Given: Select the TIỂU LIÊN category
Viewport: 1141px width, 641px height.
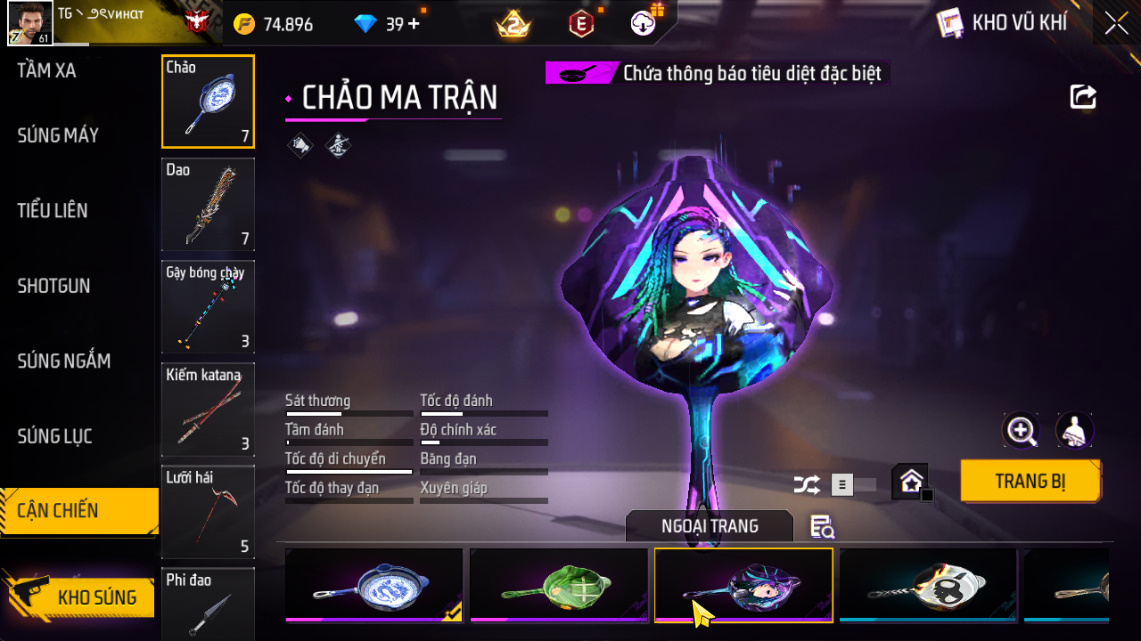Looking at the screenshot, I should 53,210.
